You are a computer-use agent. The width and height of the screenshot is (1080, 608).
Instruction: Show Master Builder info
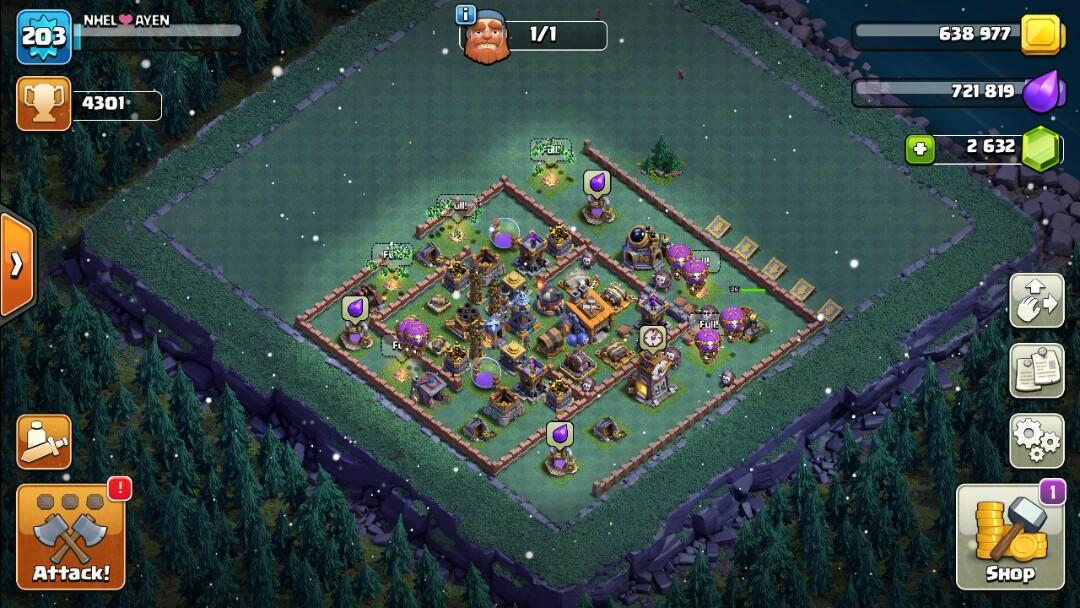tap(465, 14)
